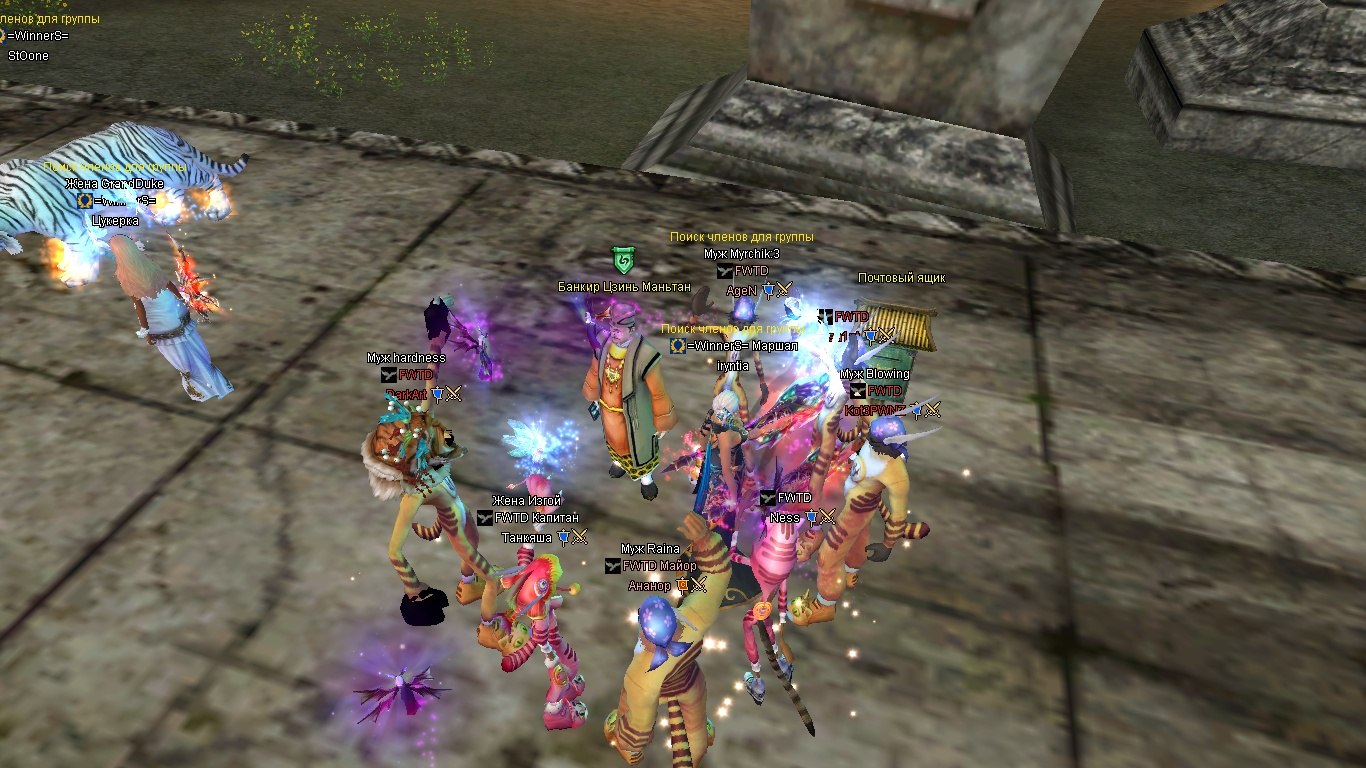This screenshot has width=1366, height=768.
Task: Click the guild emblem beside Цукерка's title
Action: [85, 201]
